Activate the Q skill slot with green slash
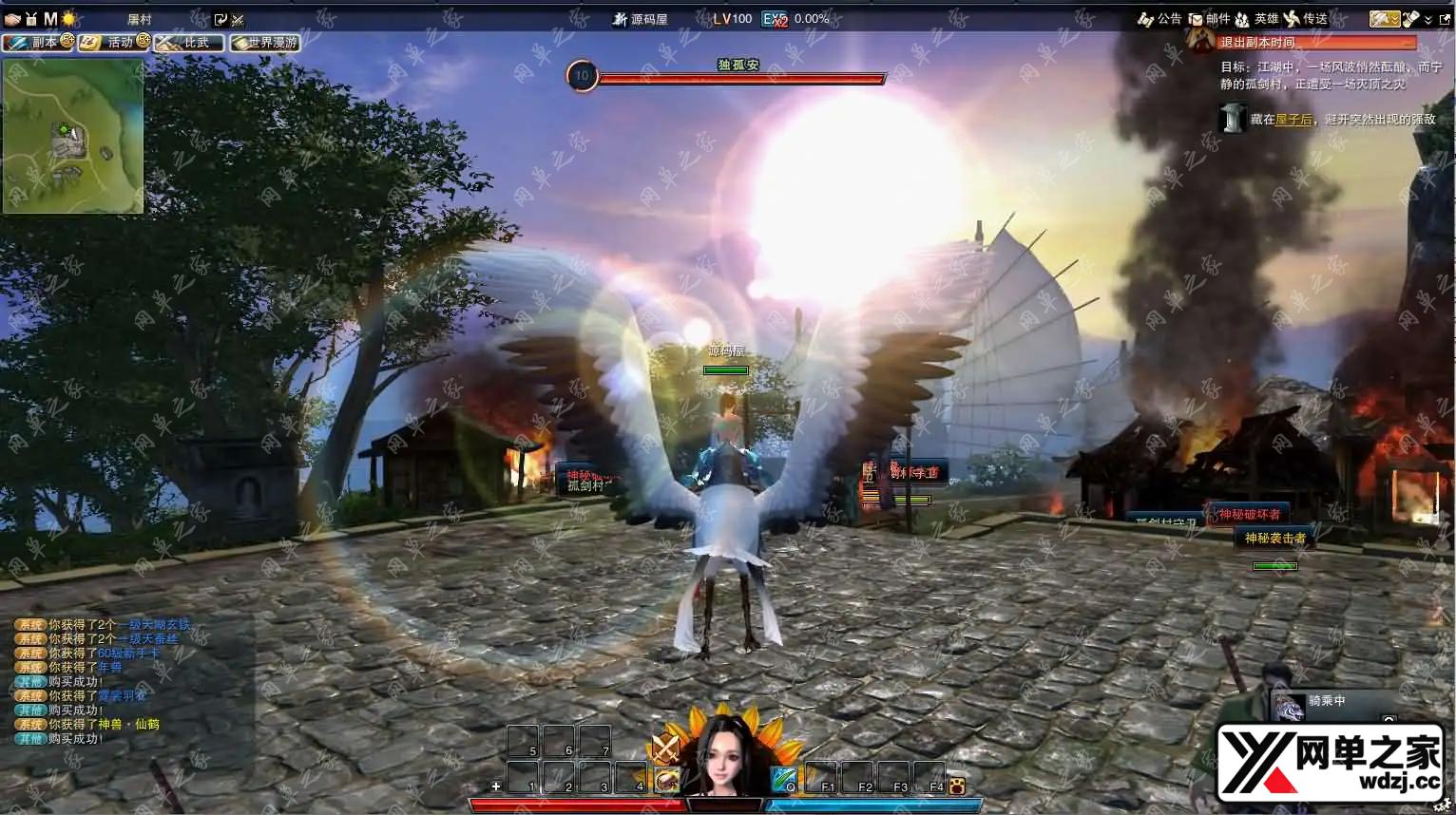This screenshot has height=815, width=1456. [x=784, y=779]
